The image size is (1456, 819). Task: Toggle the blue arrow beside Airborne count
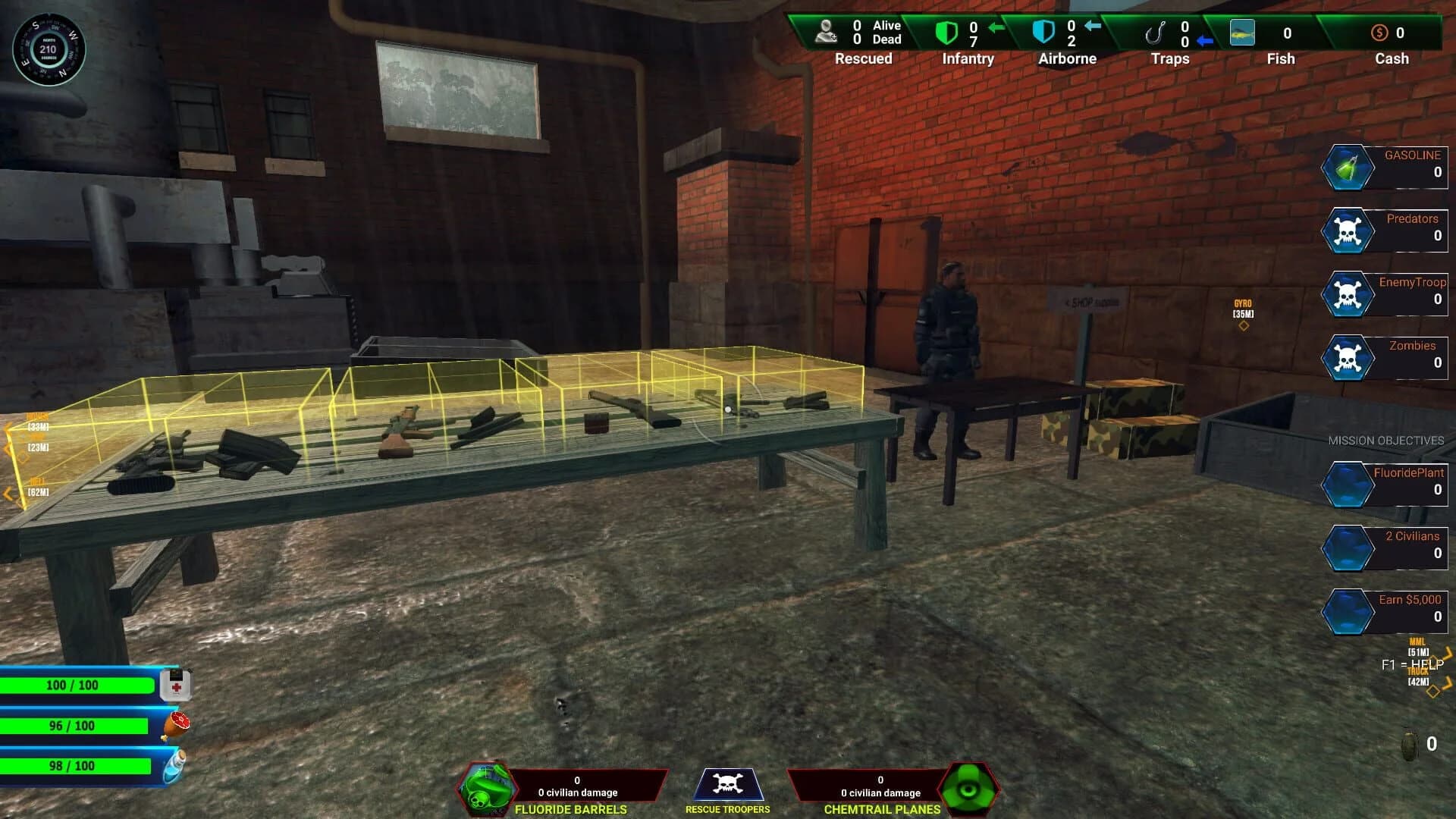tap(1095, 26)
